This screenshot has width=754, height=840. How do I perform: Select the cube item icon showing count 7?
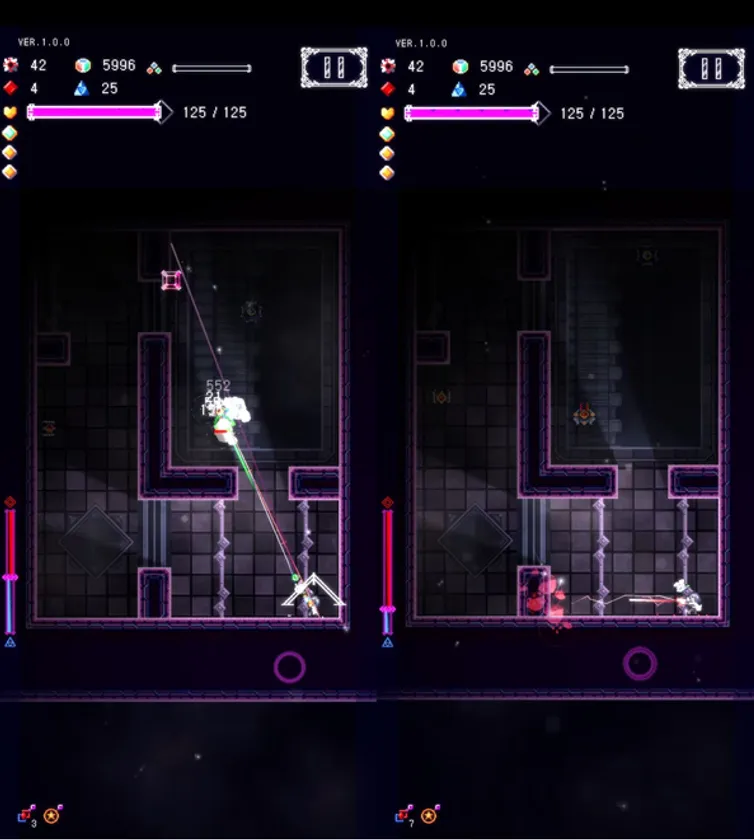point(404,816)
